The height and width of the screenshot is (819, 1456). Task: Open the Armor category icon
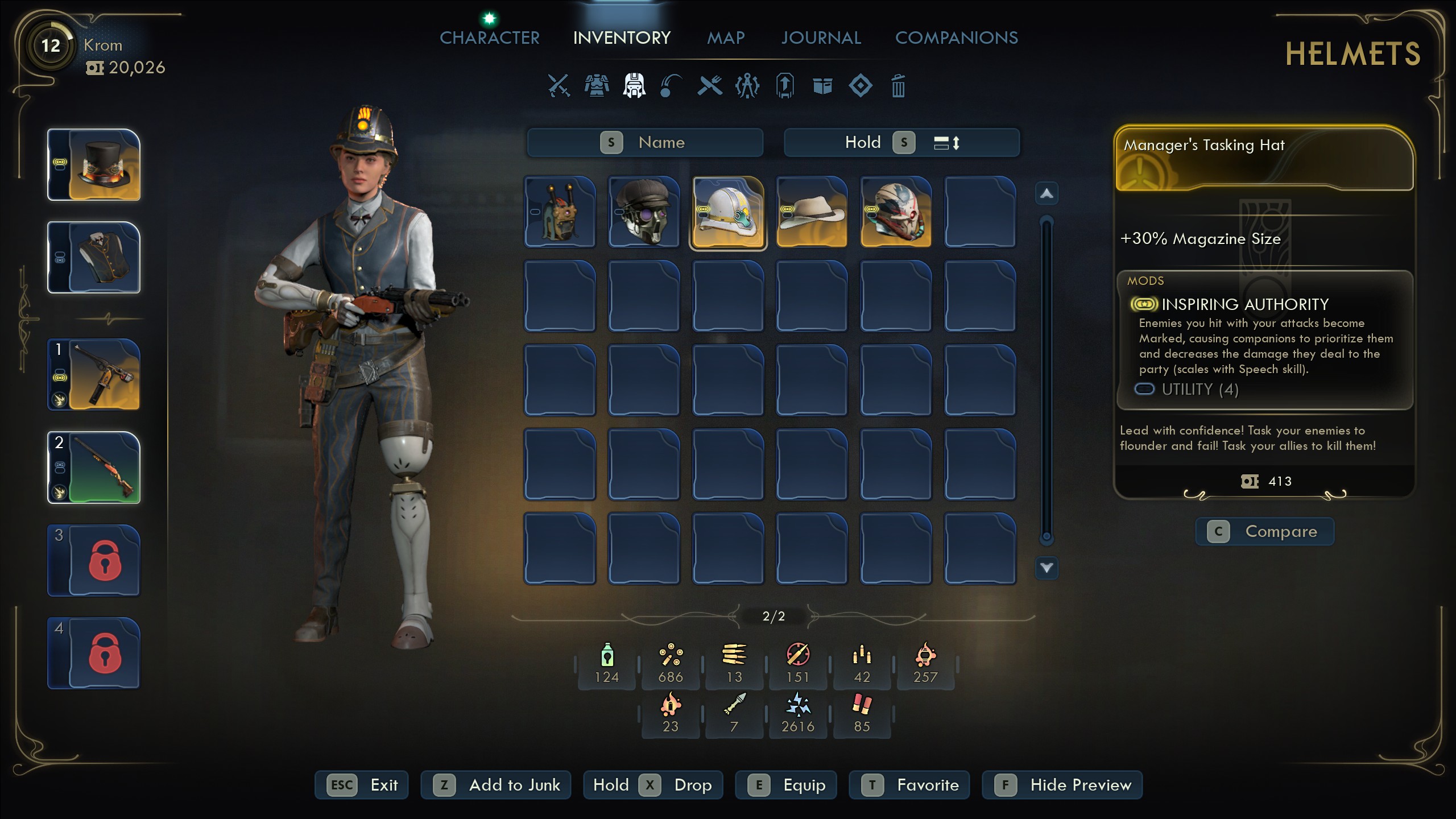[597, 86]
